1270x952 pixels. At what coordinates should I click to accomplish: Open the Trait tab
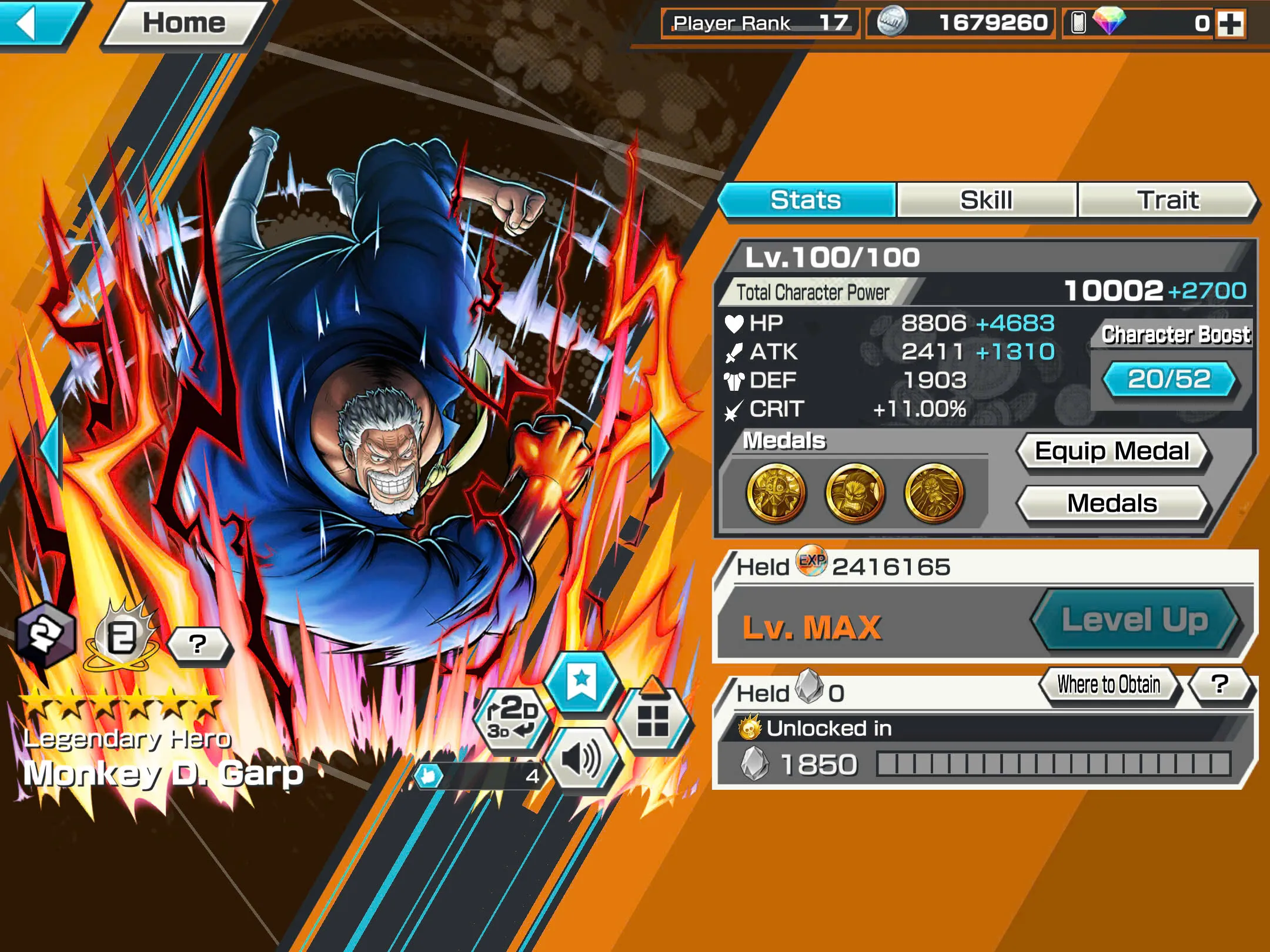tap(1167, 200)
